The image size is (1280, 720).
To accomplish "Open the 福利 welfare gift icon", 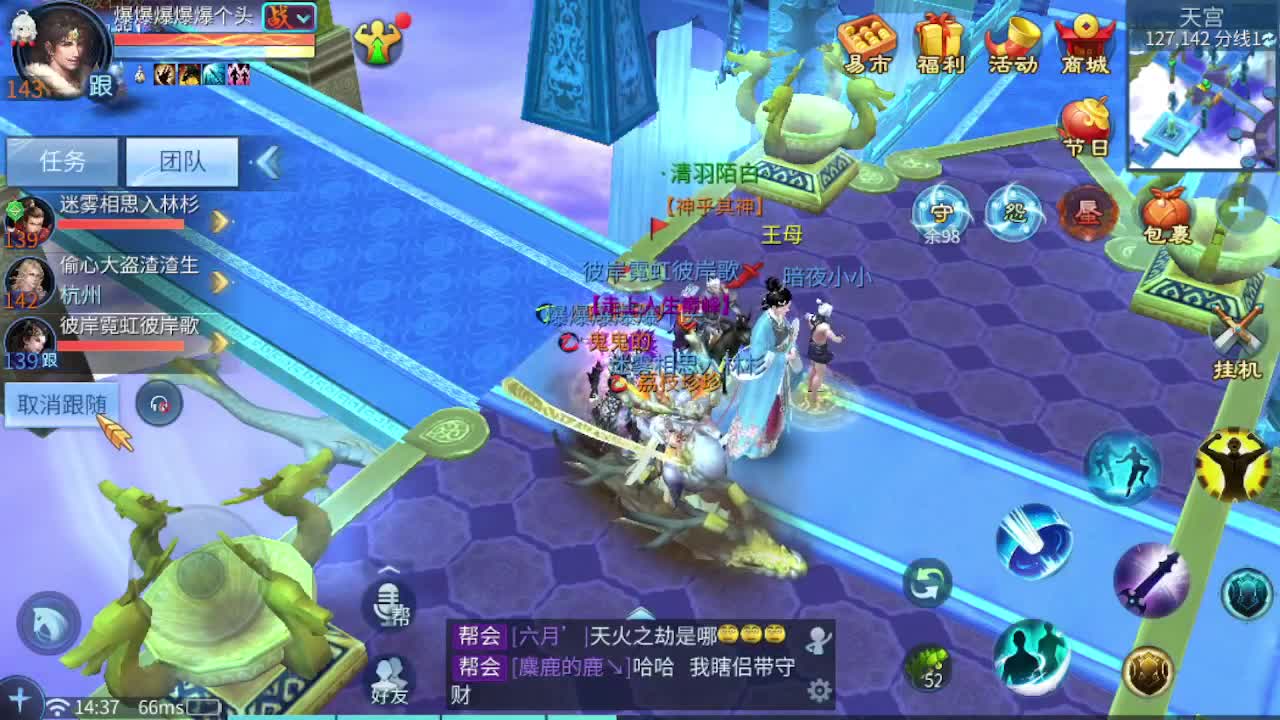I will (938, 42).
